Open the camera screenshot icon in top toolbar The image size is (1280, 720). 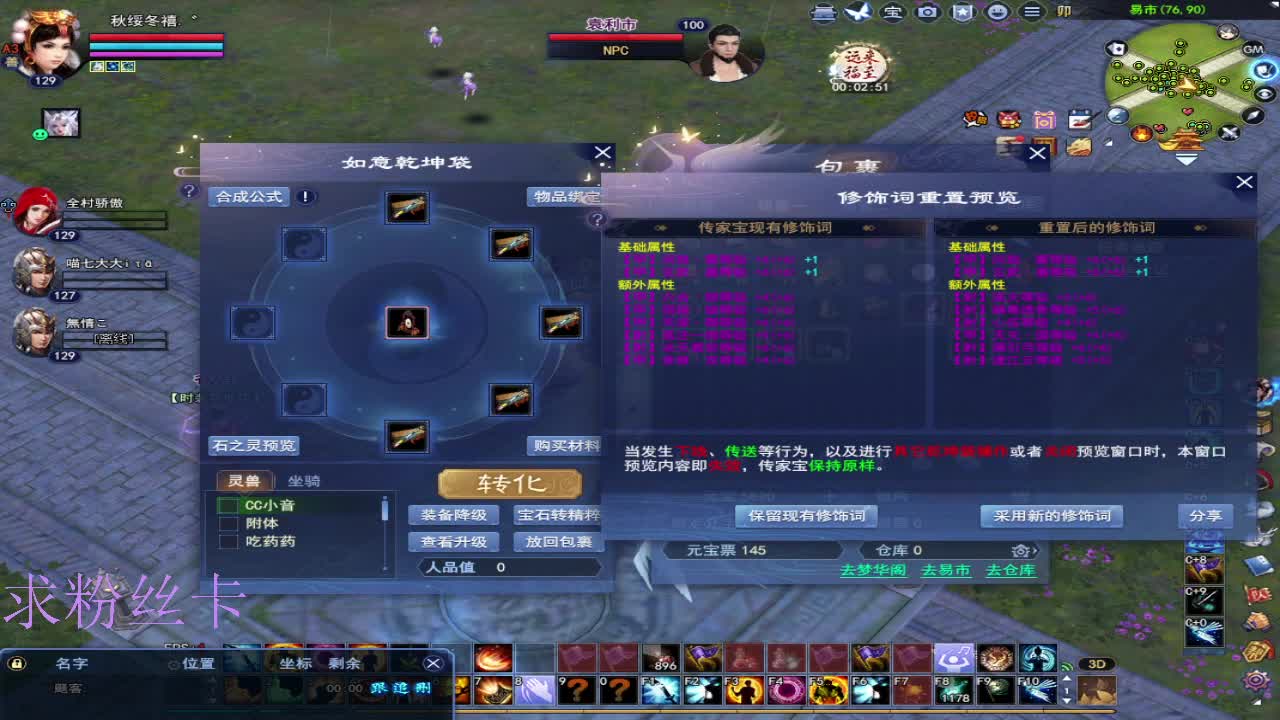[927, 13]
